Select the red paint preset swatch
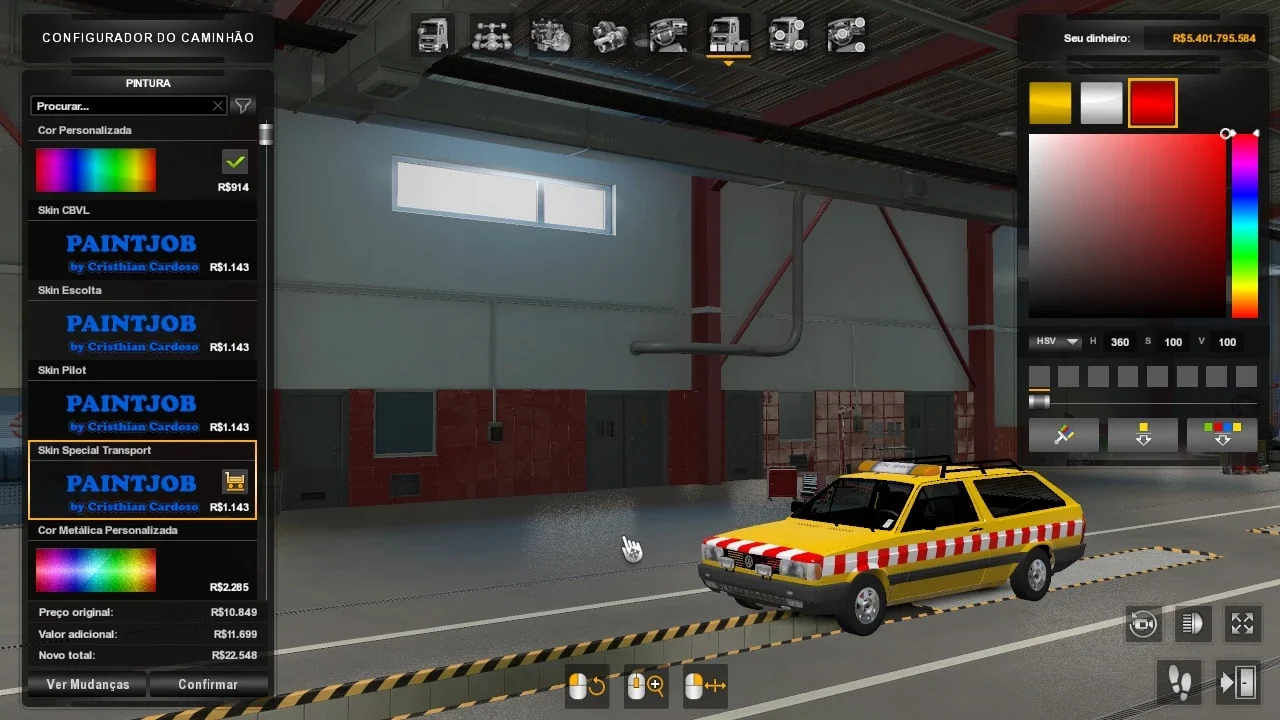This screenshot has height=720, width=1280. tap(1153, 101)
